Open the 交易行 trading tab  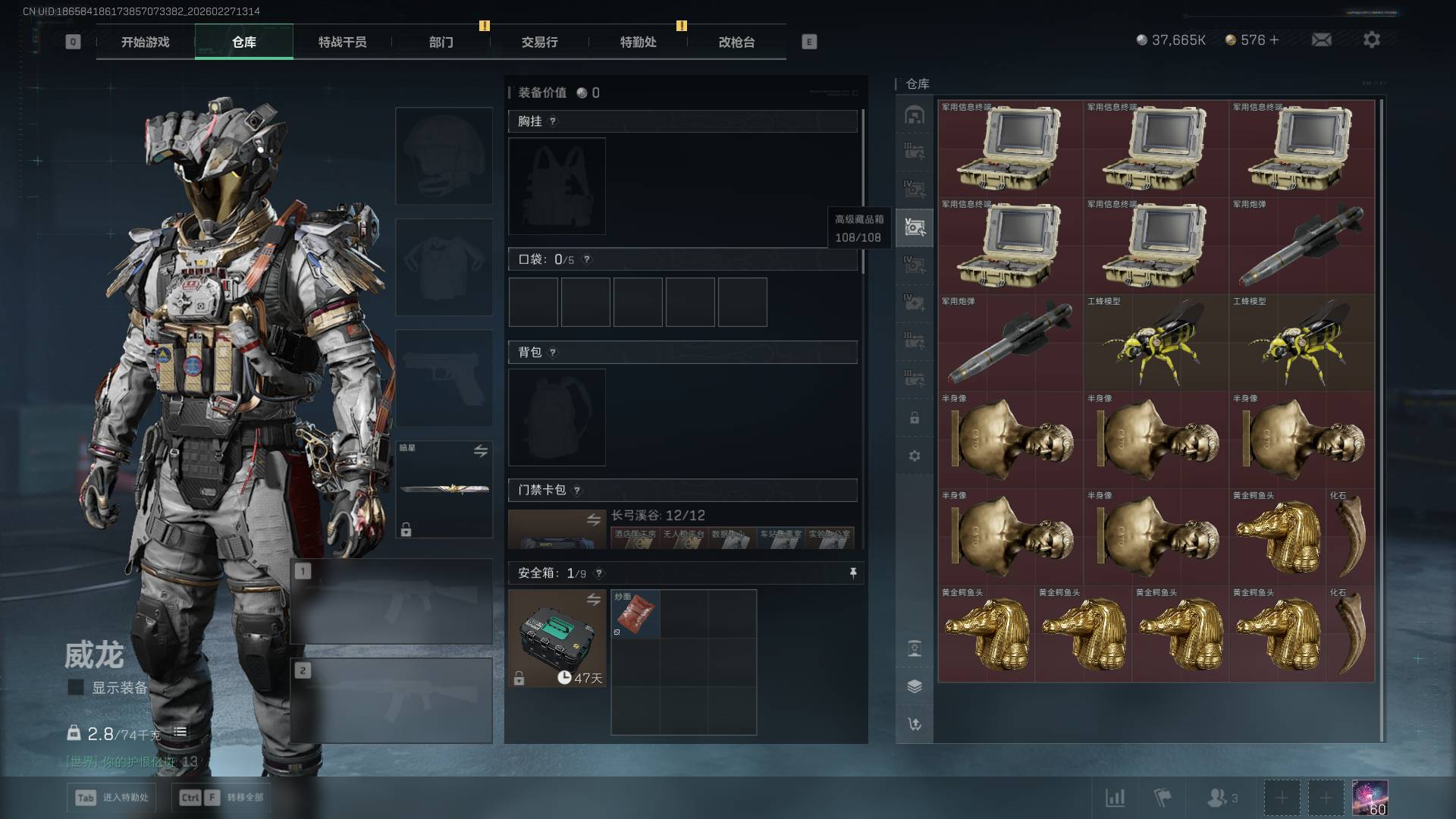[x=539, y=42]
